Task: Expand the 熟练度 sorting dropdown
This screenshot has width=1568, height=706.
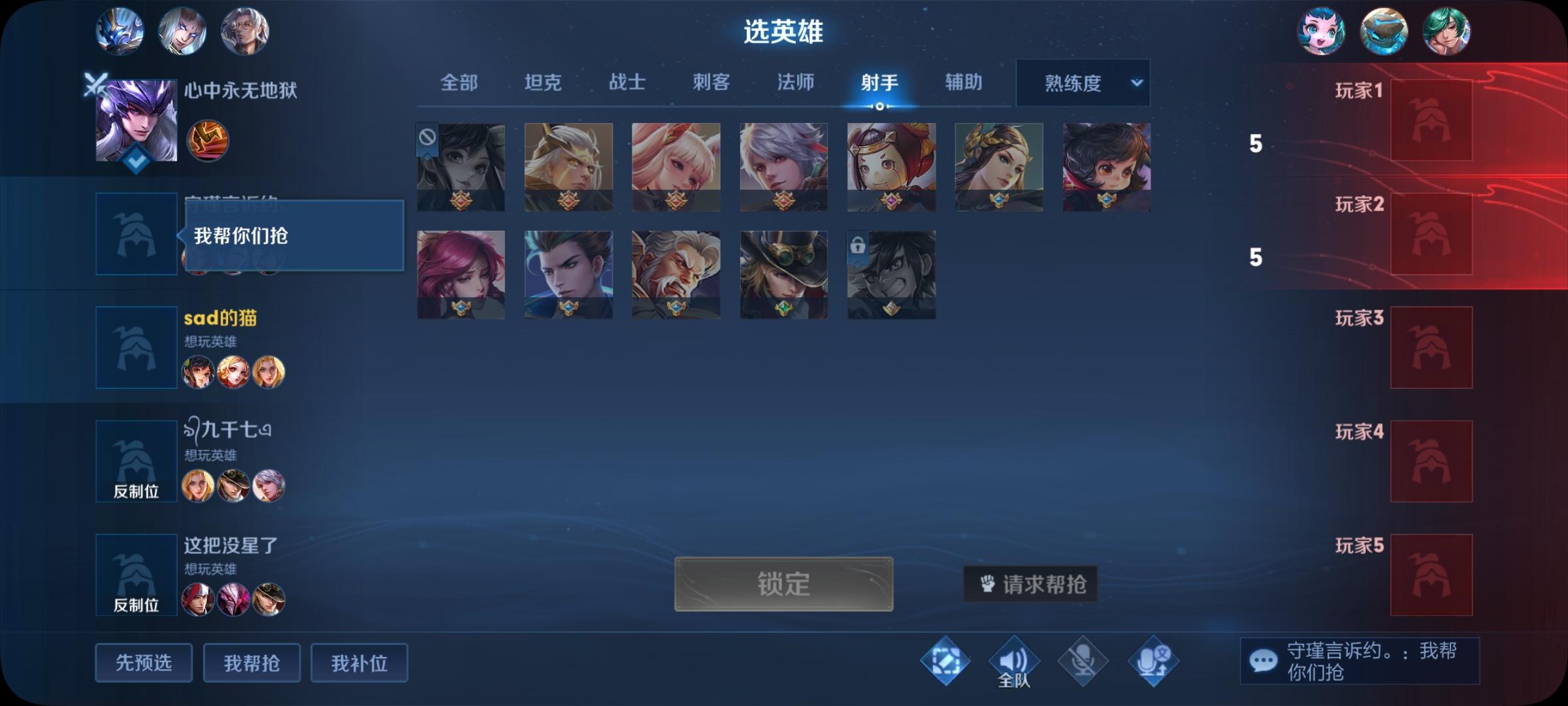Action: [1082, 83]
